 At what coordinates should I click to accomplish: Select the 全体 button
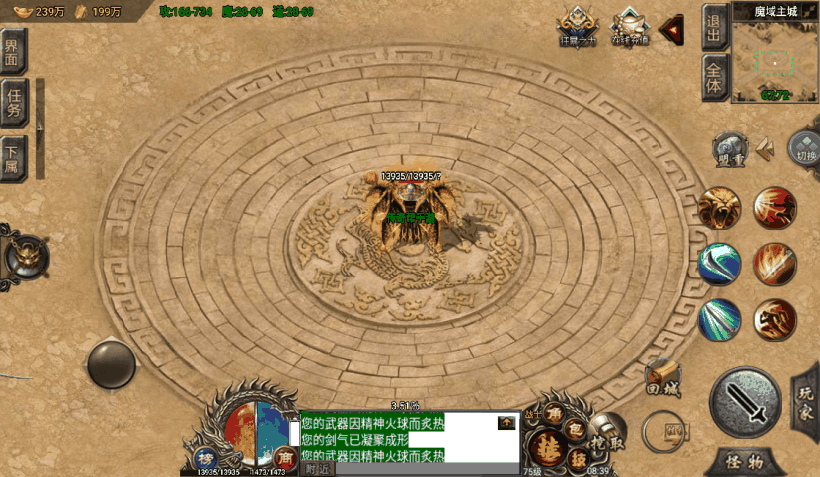click(714, 78)
